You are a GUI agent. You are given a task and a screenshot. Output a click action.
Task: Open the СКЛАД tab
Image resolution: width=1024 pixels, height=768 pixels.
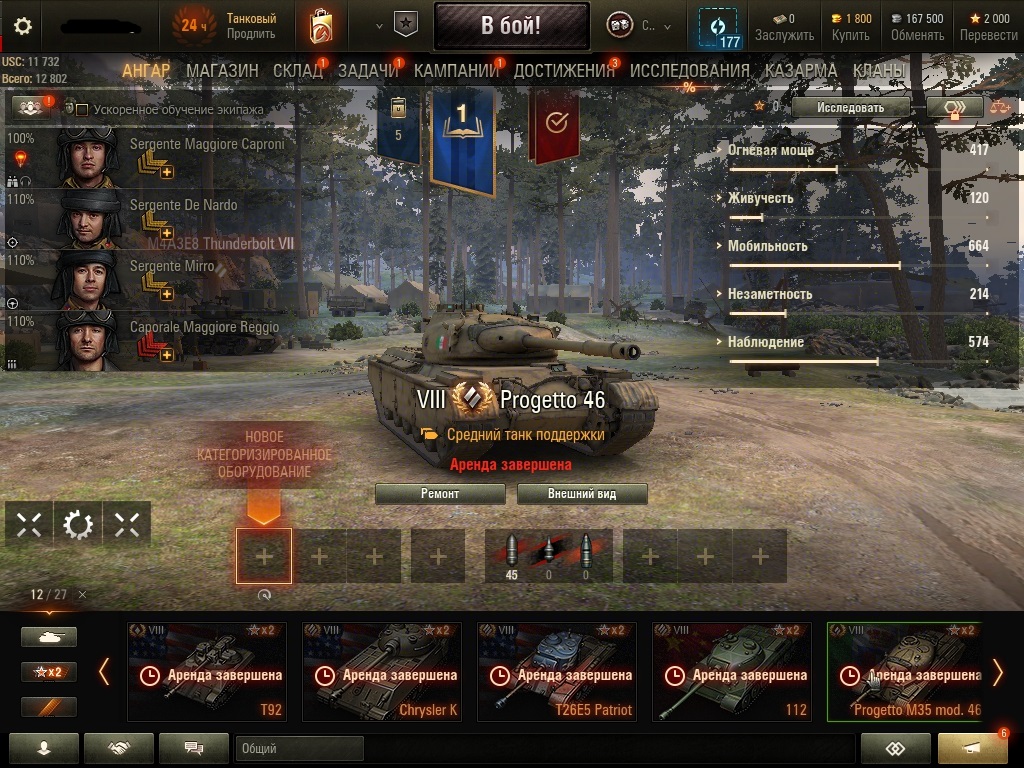click(297, 71)
